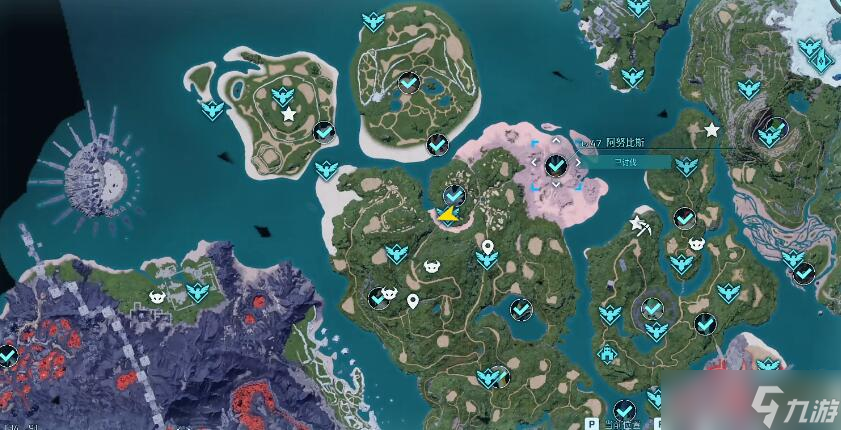This screenshot has height=430, width=841.
Task: Select the Anubis boss marker with brackets
Action: point(556,163)
